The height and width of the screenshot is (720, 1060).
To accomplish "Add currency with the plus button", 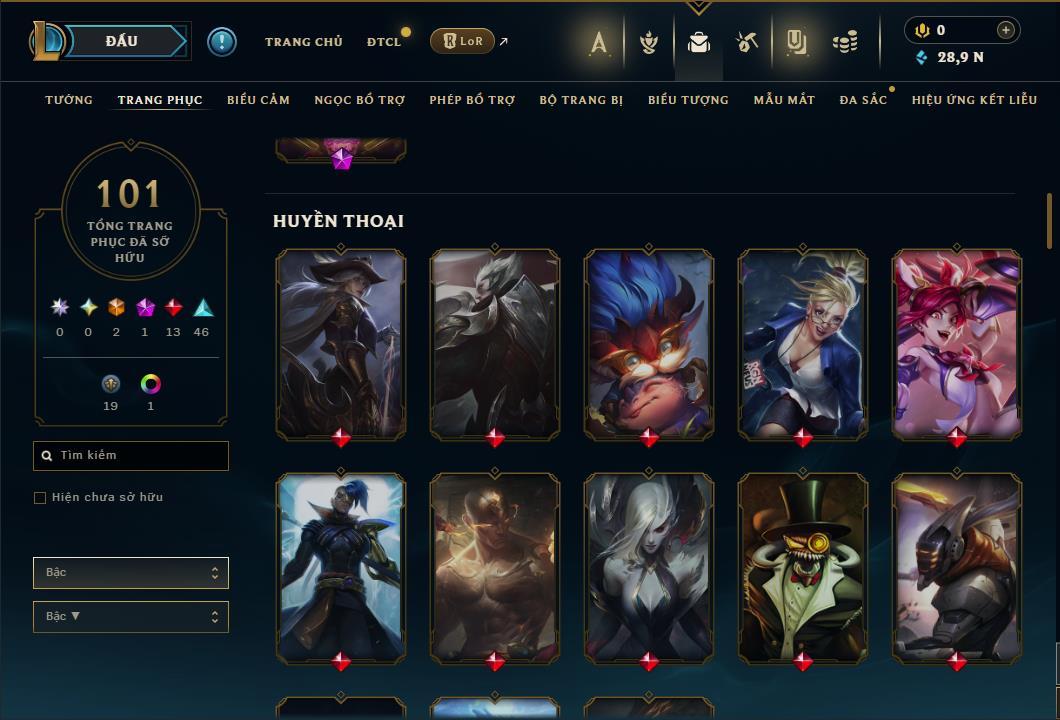I will tap(1006, 30).
